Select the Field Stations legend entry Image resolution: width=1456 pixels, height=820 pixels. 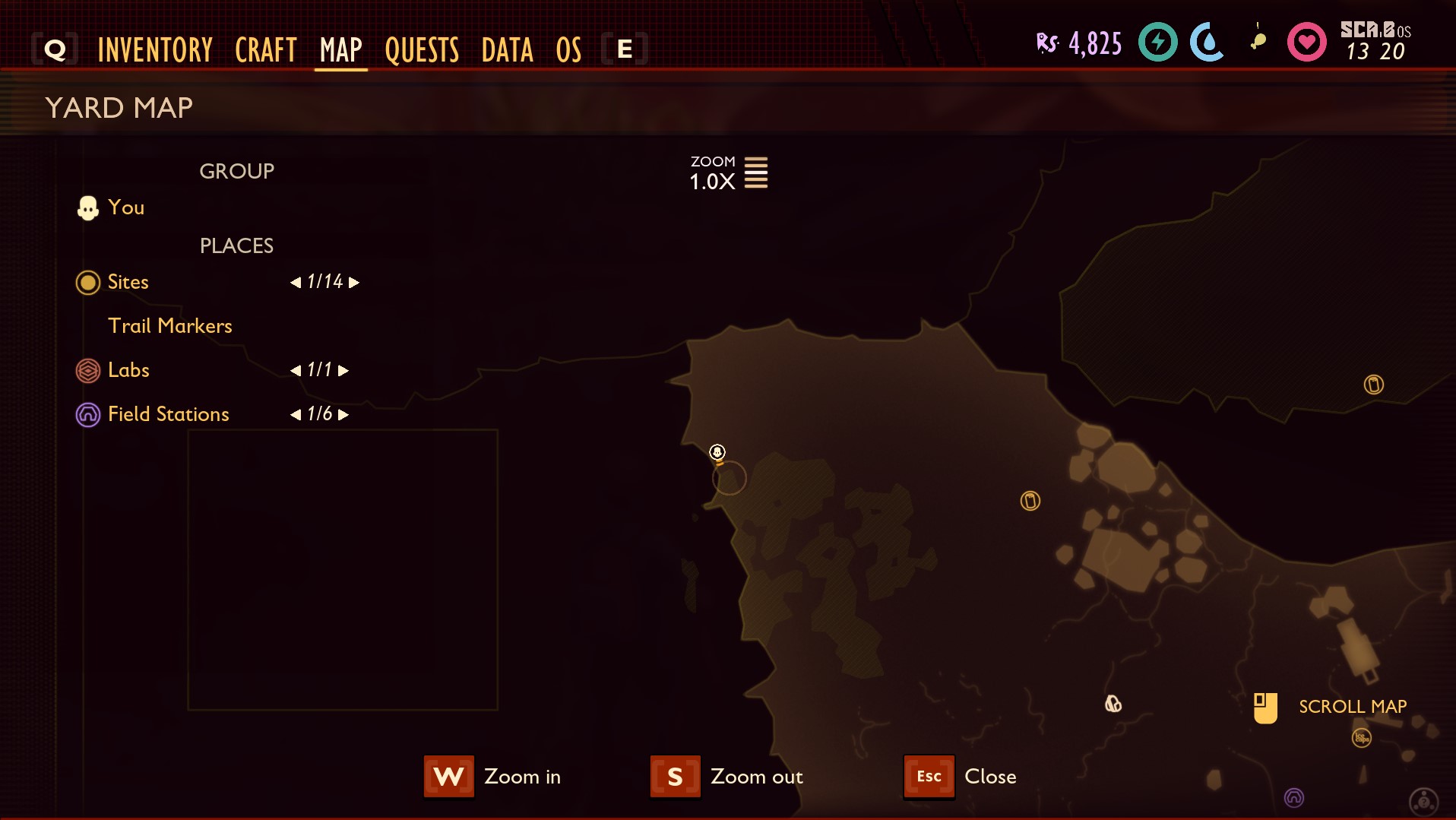click(168, 414)
